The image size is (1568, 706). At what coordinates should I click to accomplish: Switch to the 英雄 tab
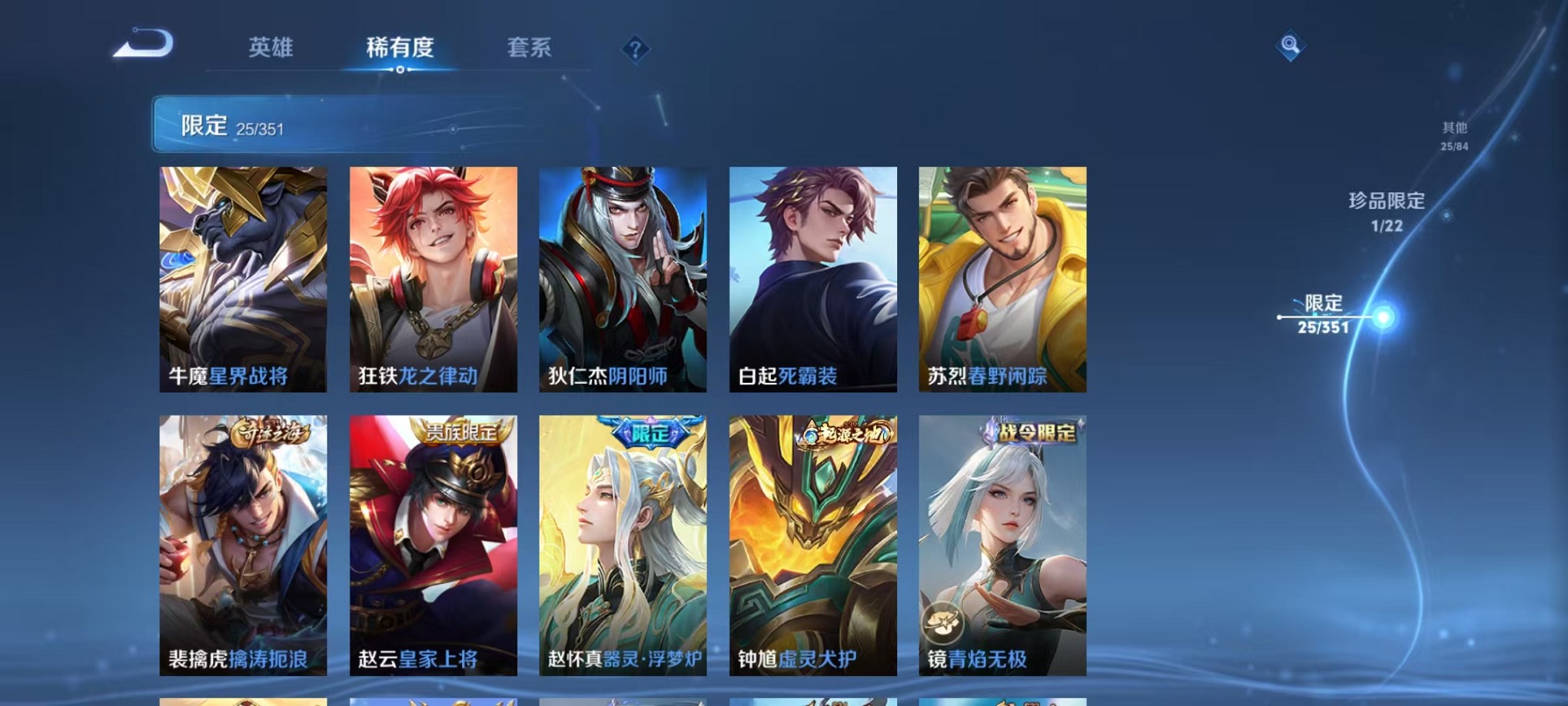point(272,48)
